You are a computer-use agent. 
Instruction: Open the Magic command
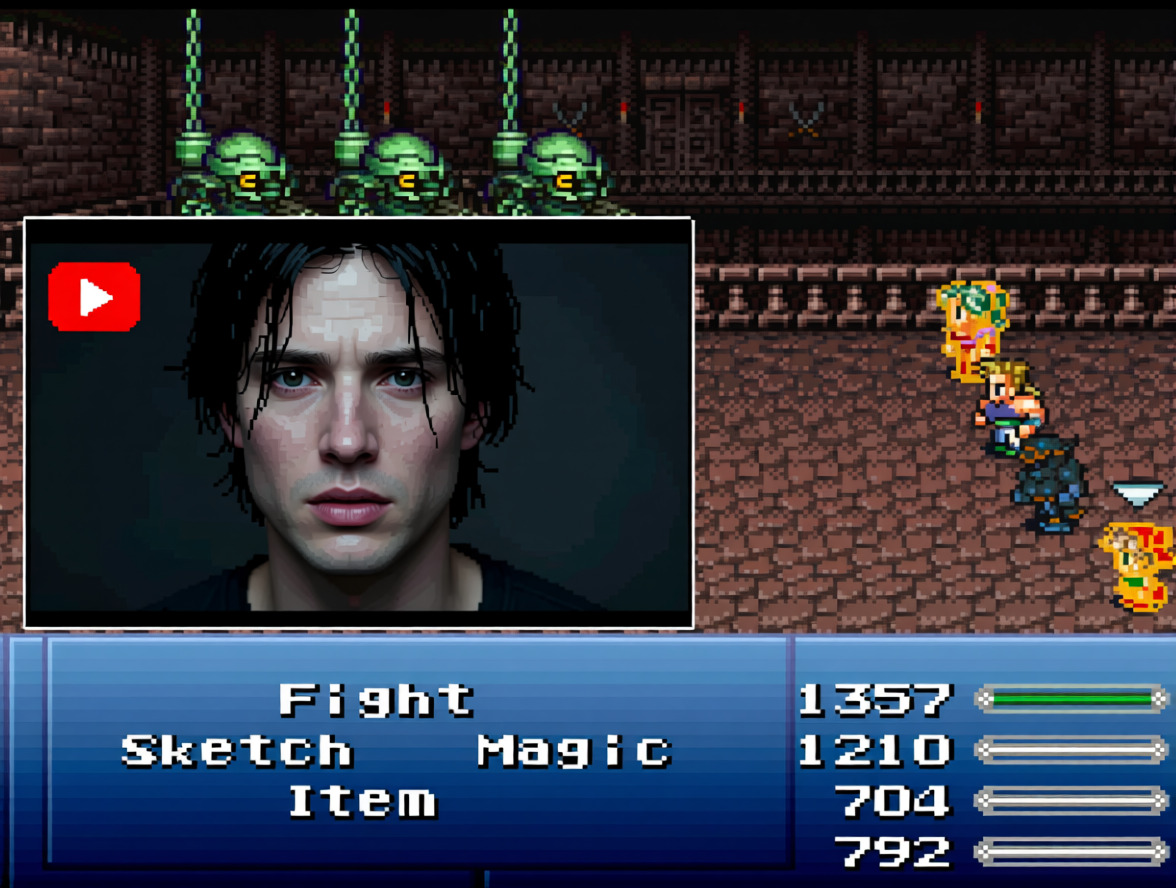(x=573, y=750)
